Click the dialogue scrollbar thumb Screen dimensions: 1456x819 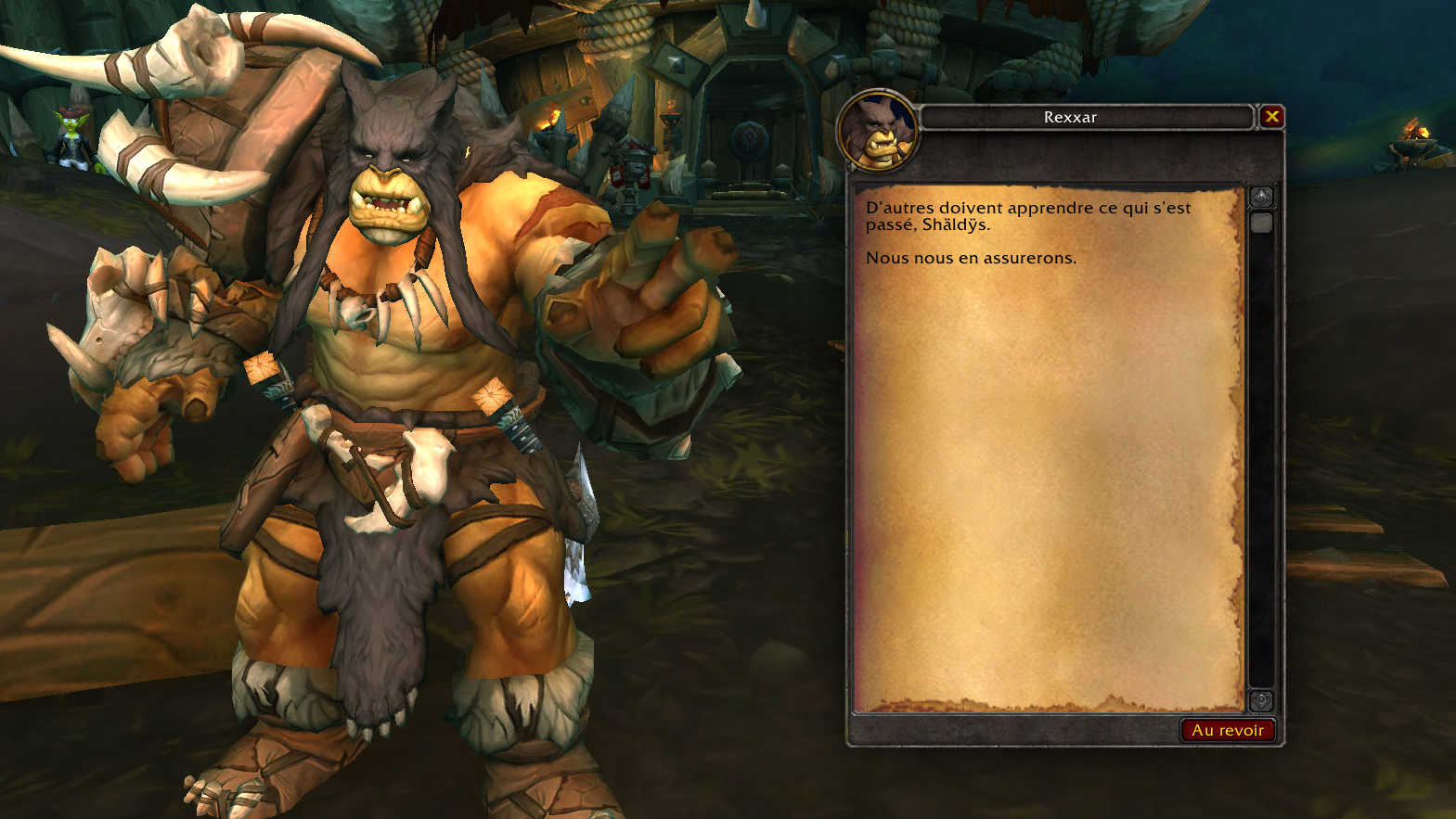click(x=1261, y=223)
